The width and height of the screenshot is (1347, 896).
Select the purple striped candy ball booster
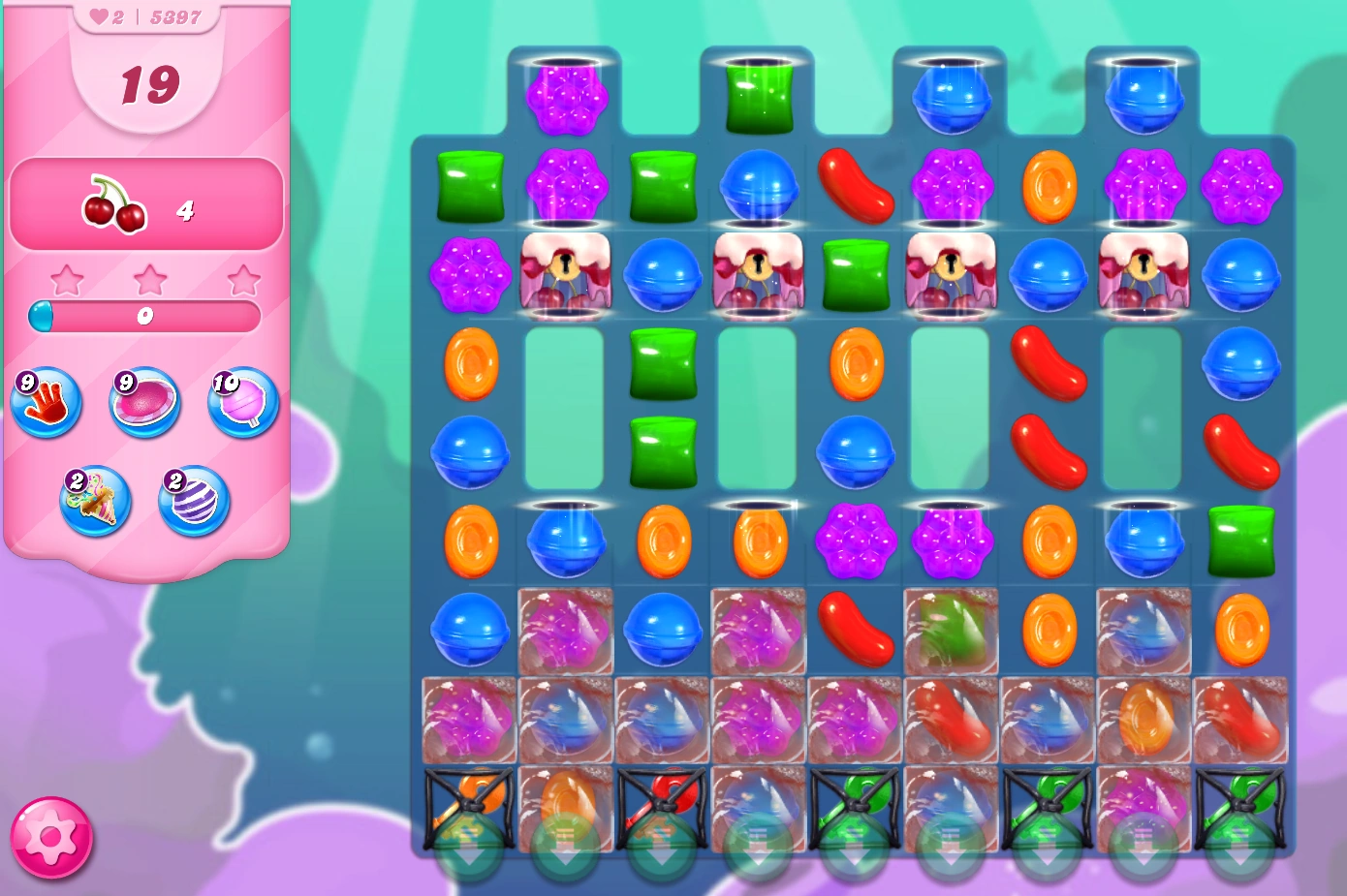click(x=190, y=502)
